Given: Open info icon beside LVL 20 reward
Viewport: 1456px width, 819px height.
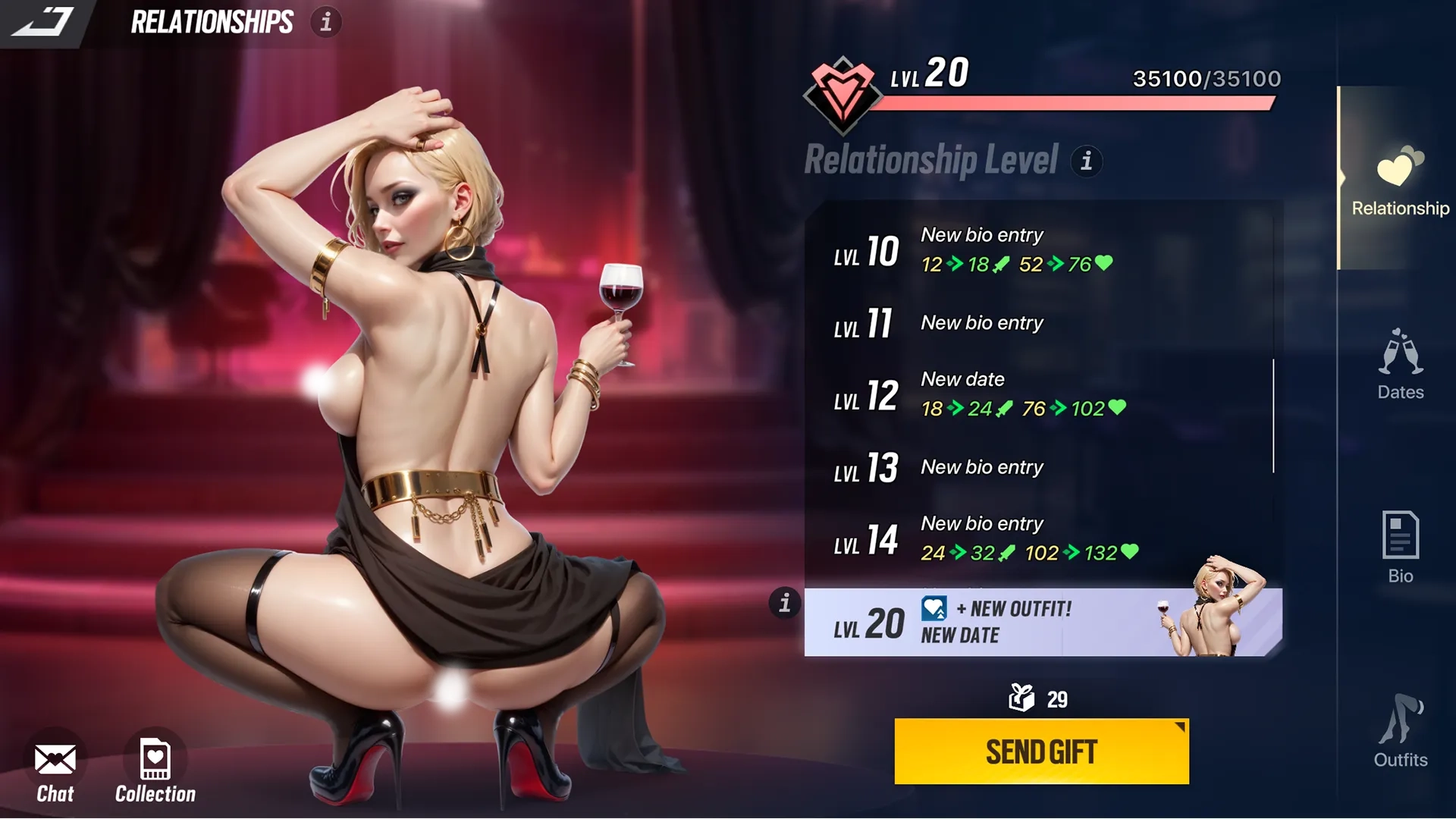Looking at the screenshot, I should tap(785, 604).
